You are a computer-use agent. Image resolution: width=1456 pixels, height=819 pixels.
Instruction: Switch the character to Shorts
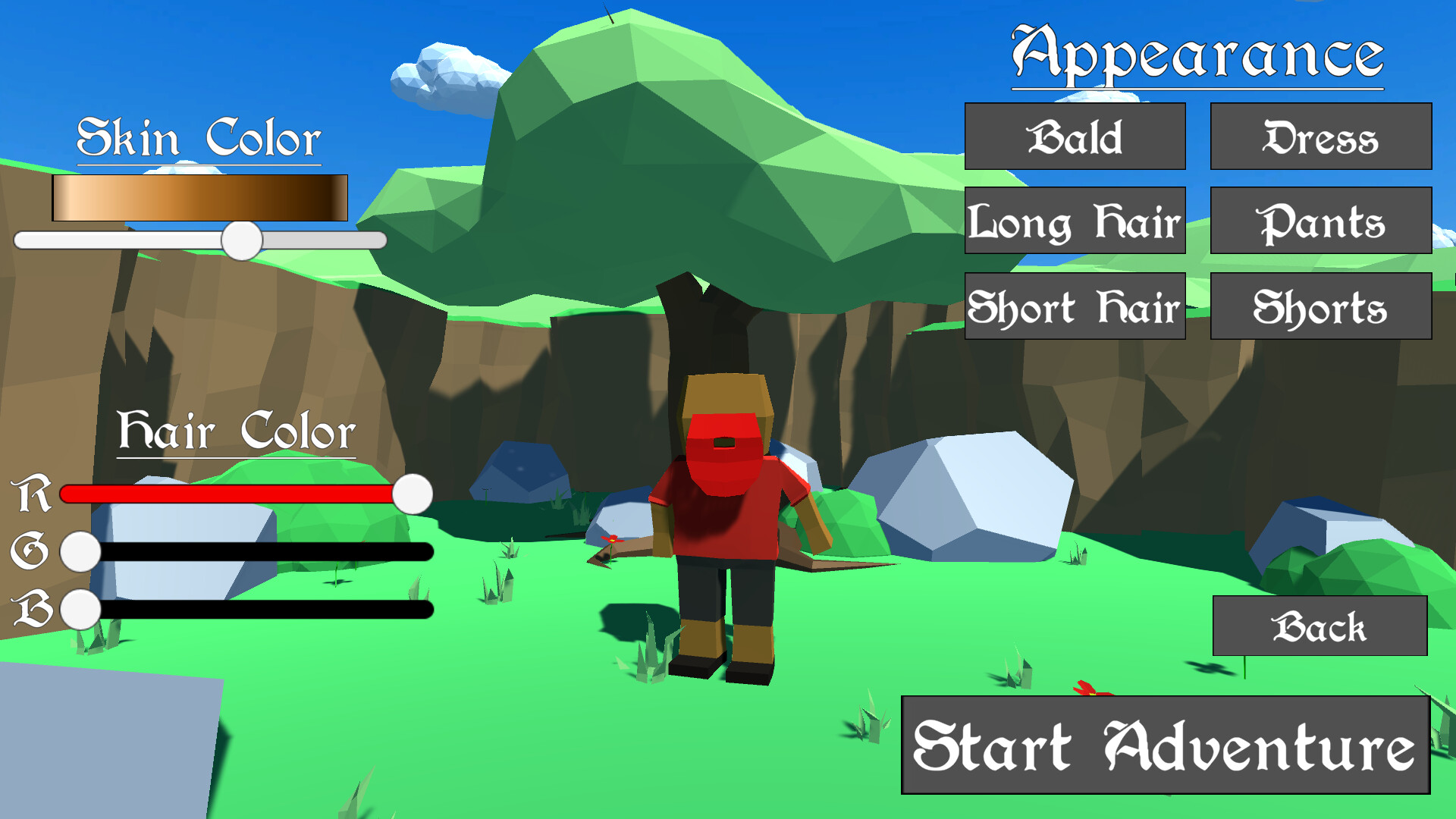click(x=1320, y=306)
